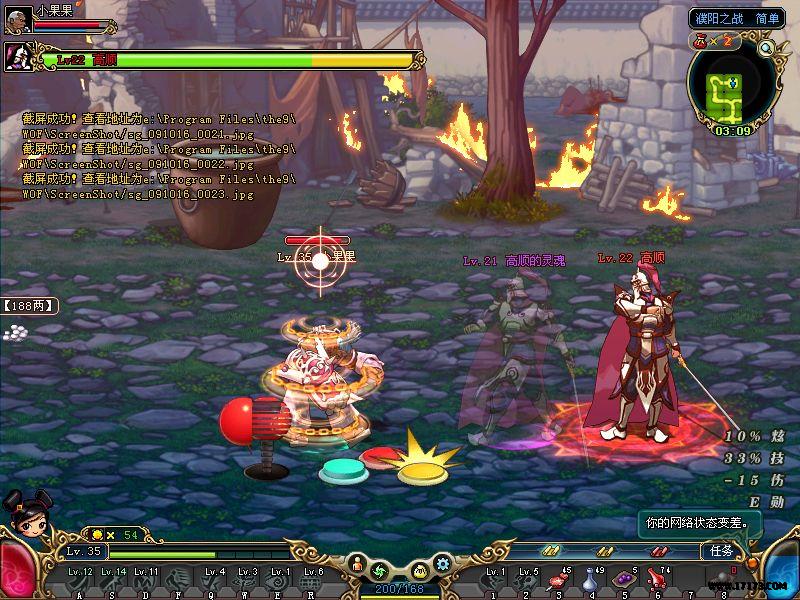Screen dimensions: 800x600
Task: Use the Lv.3 skill on slot W
Action: tap(247, 581)
